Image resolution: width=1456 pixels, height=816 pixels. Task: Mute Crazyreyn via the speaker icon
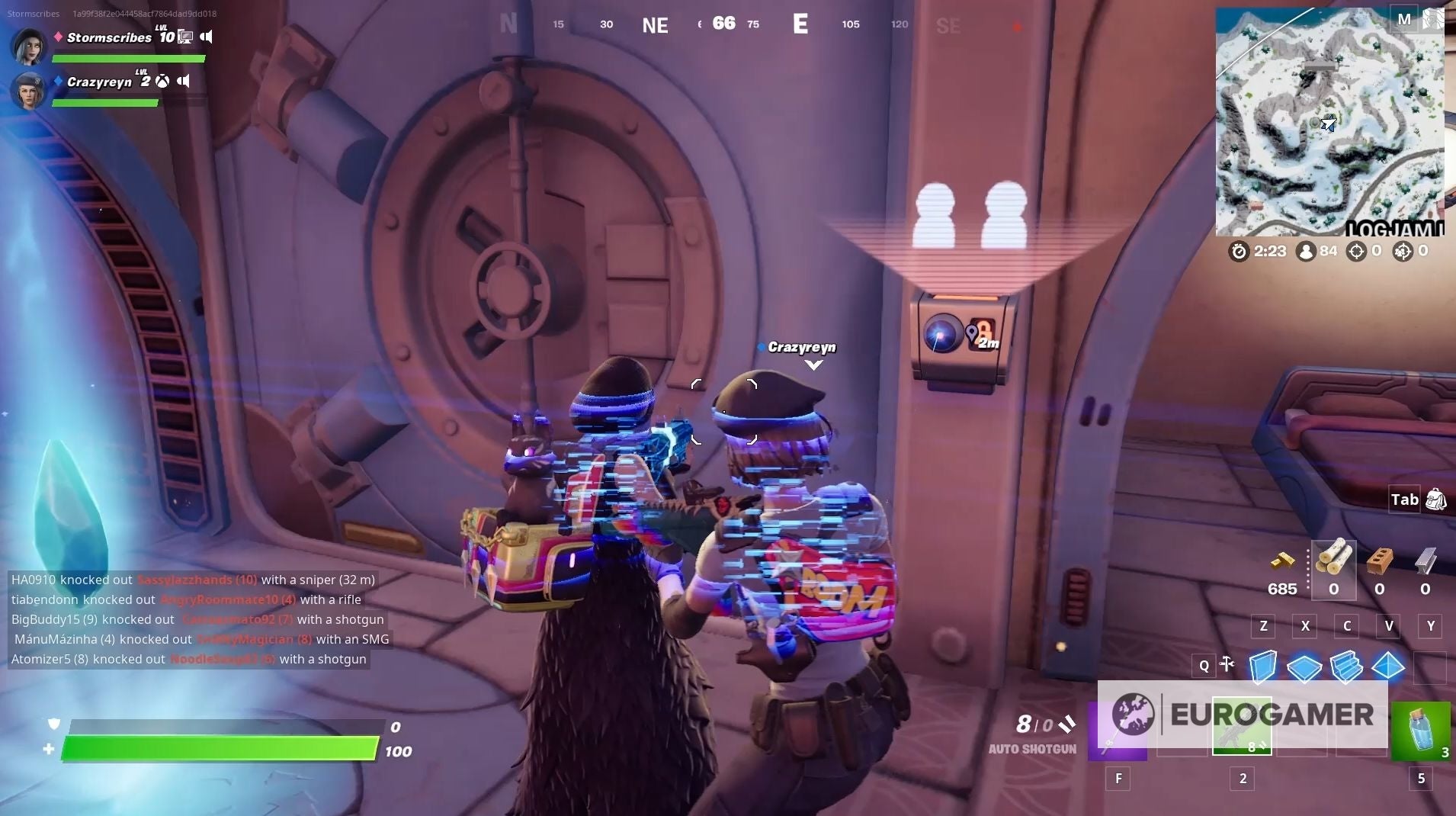184,82
